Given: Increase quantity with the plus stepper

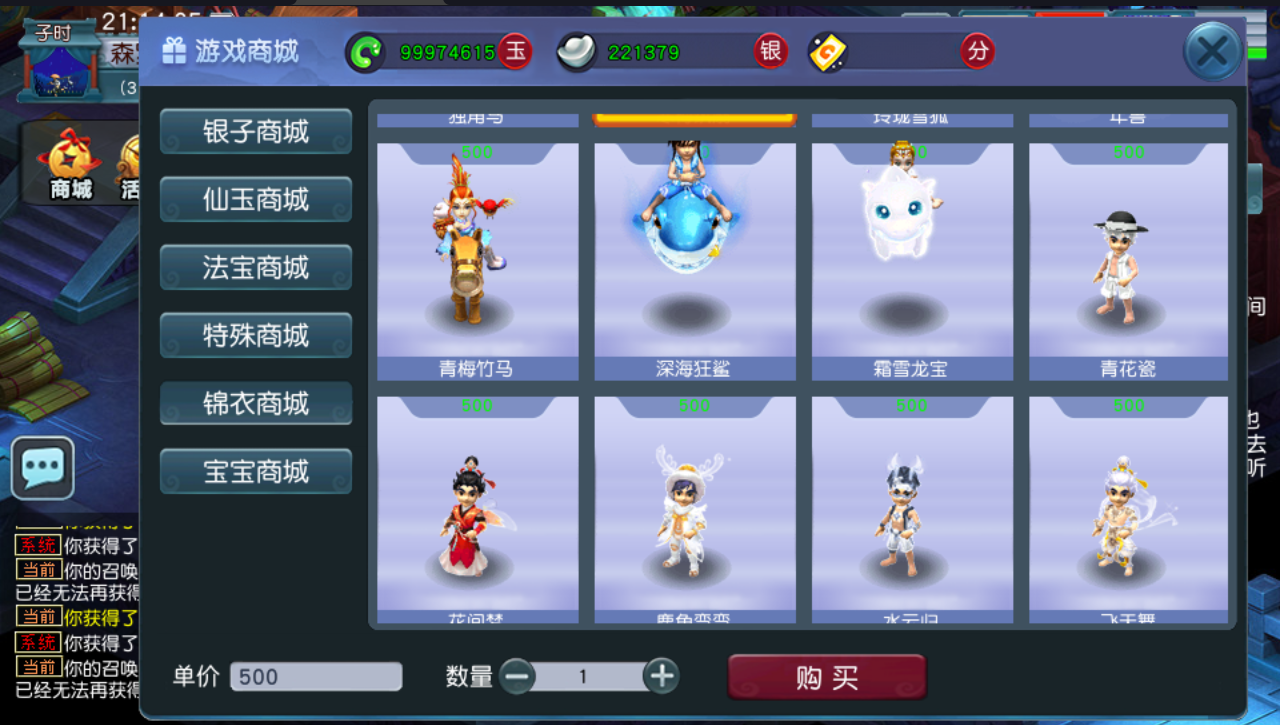Looking at the screenshot, I should pyautogui.click(x=660, y=676).
